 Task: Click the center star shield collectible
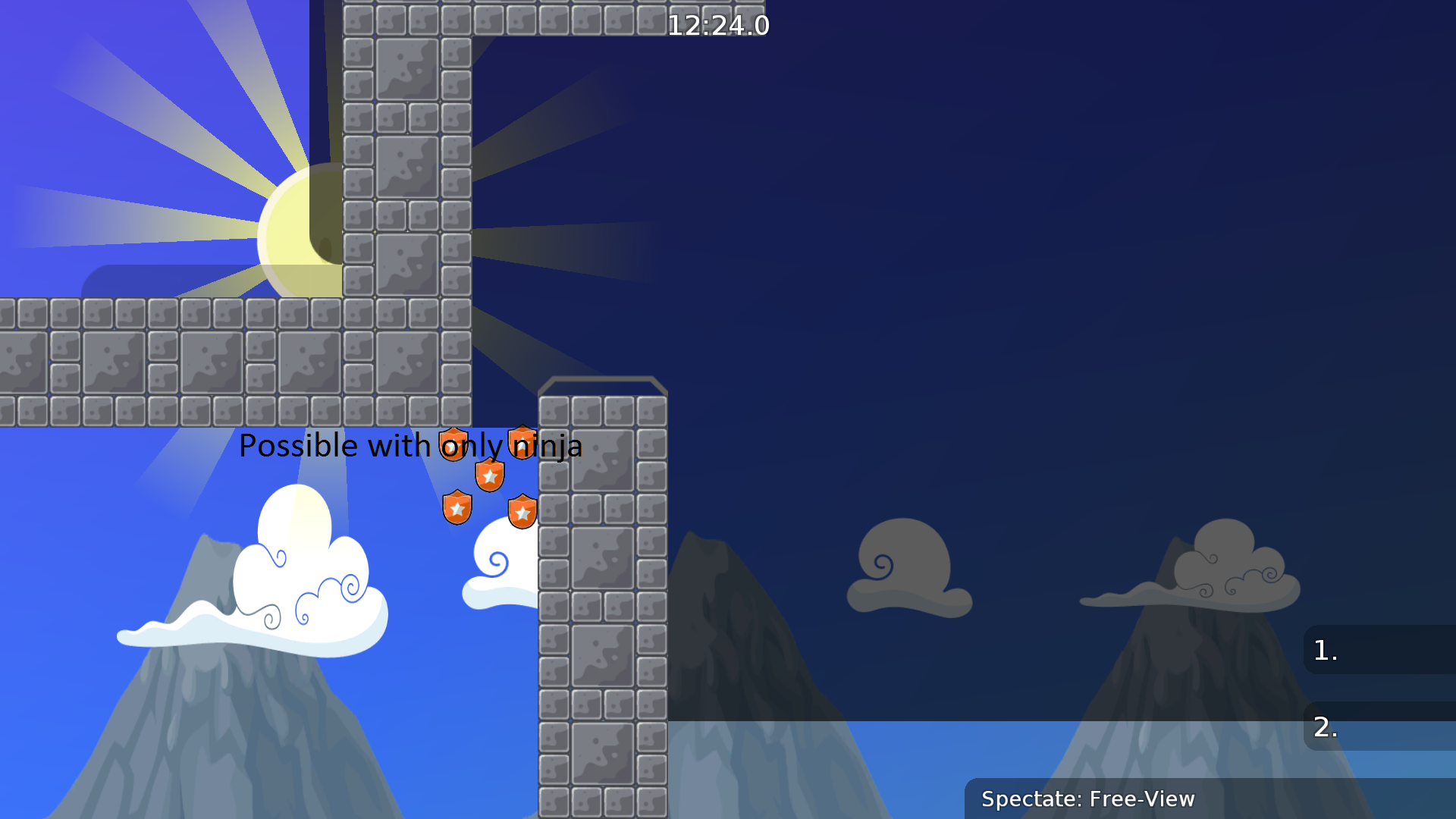(489, 475)
